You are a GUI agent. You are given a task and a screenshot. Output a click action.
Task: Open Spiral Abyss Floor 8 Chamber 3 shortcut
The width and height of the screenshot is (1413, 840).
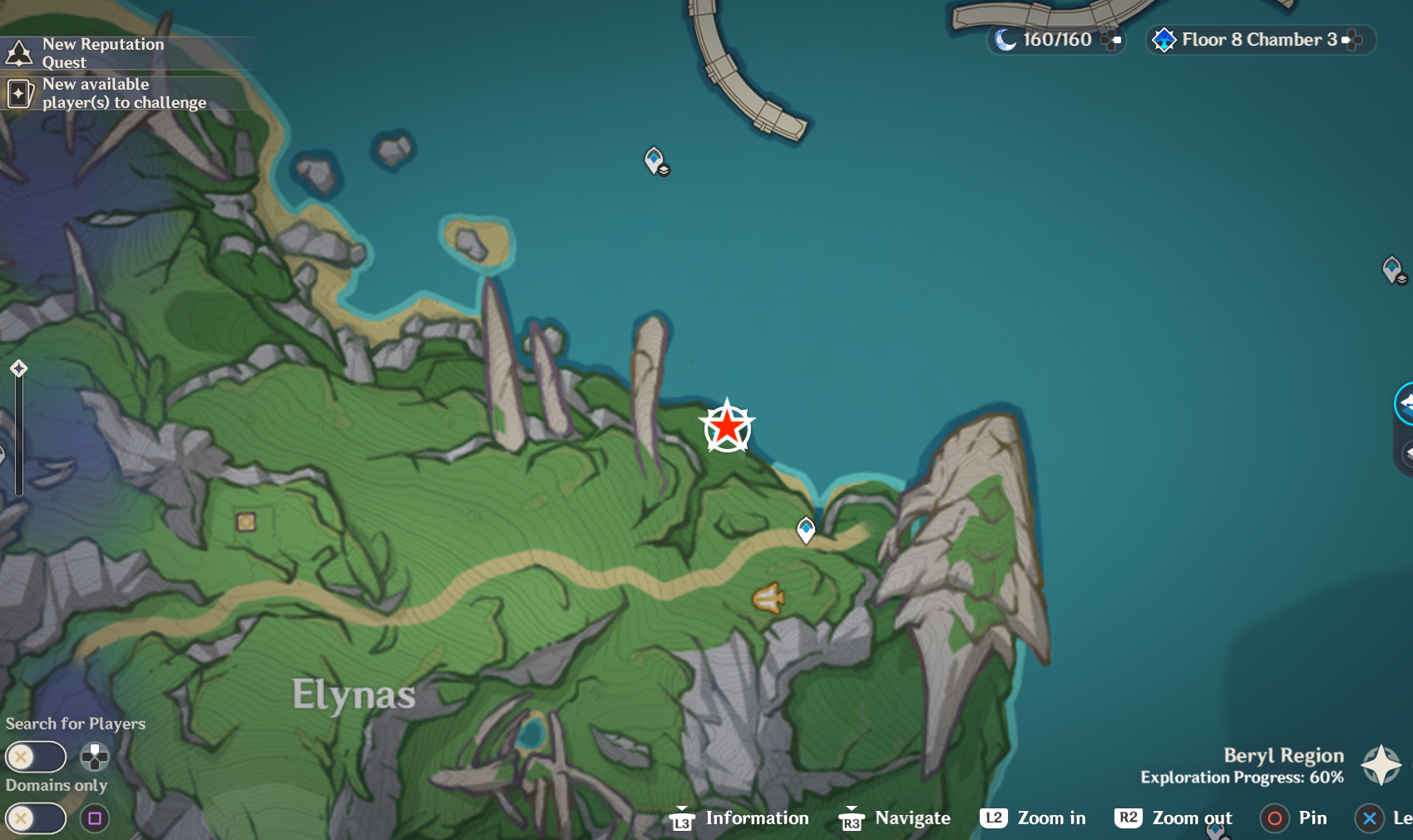1257,40
